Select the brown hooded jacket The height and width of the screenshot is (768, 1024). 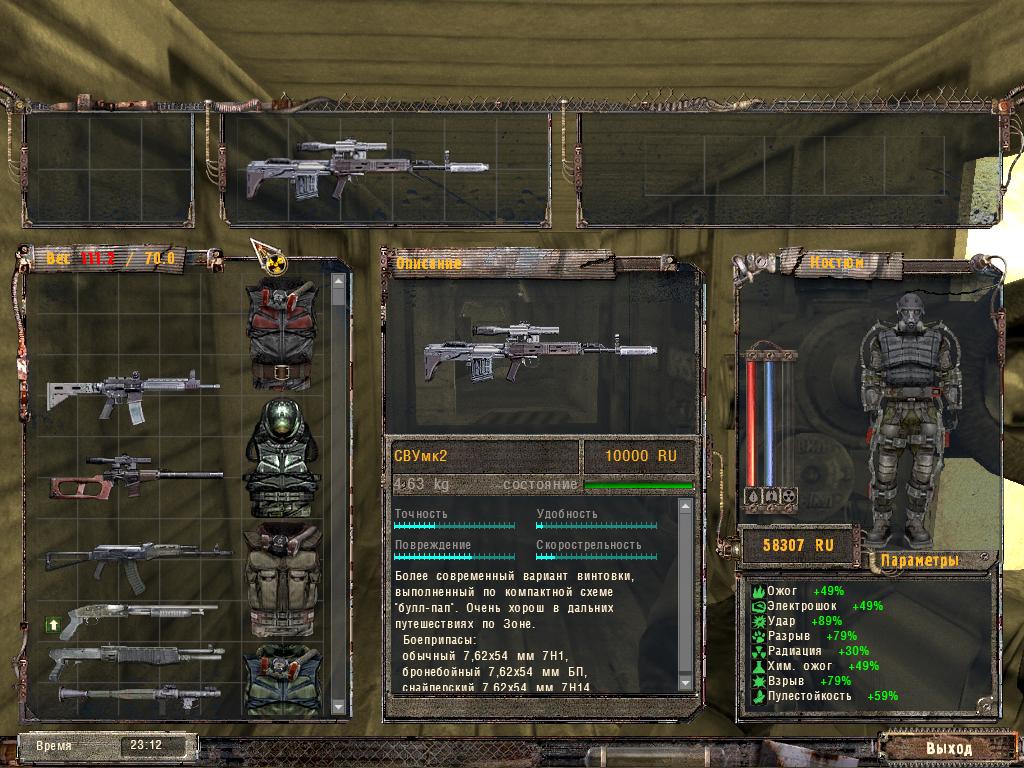point(283,580)
